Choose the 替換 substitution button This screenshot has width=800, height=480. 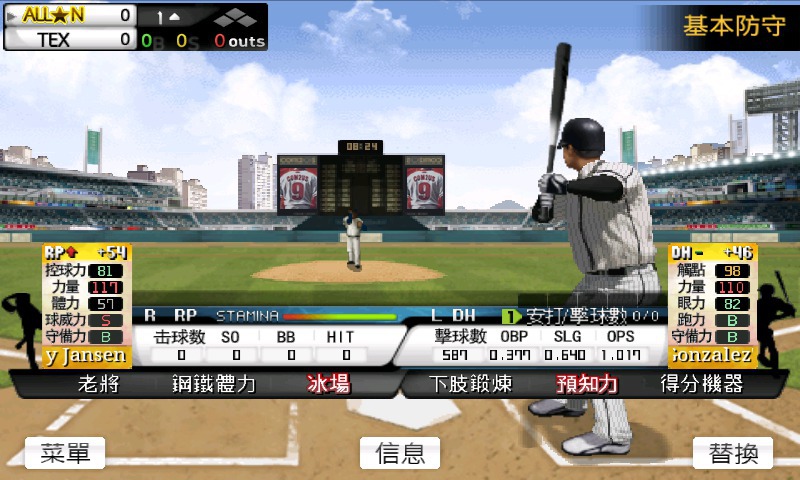point(733,453)
